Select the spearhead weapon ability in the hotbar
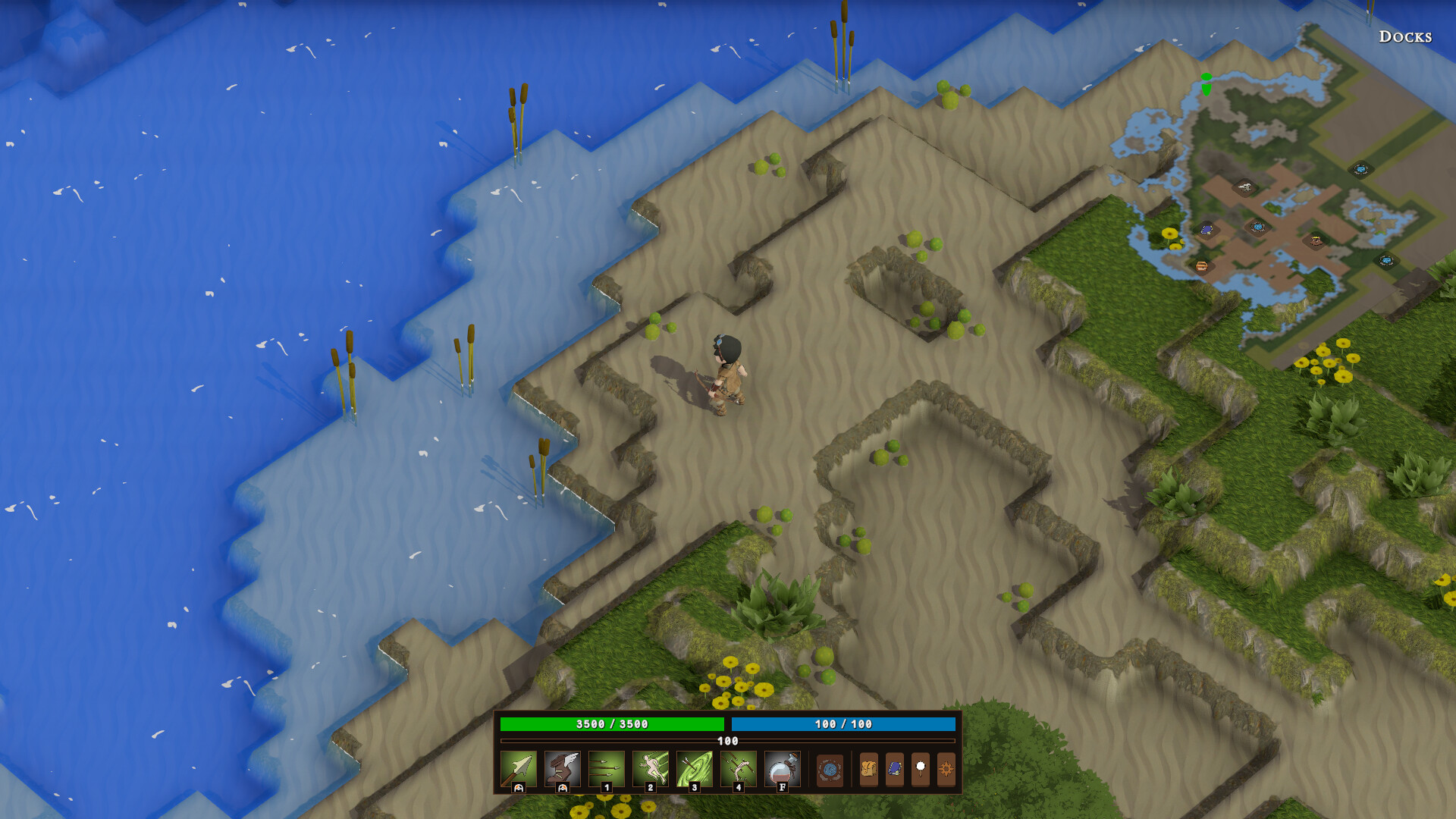 tap(518, 770)
